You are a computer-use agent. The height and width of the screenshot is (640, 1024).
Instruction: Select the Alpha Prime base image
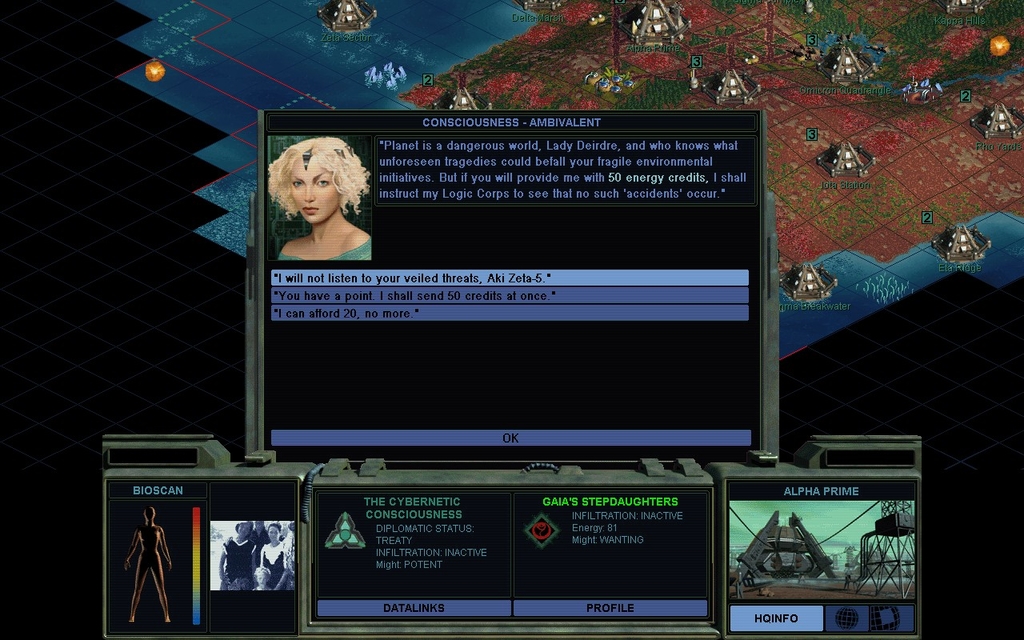coord(821,550)
